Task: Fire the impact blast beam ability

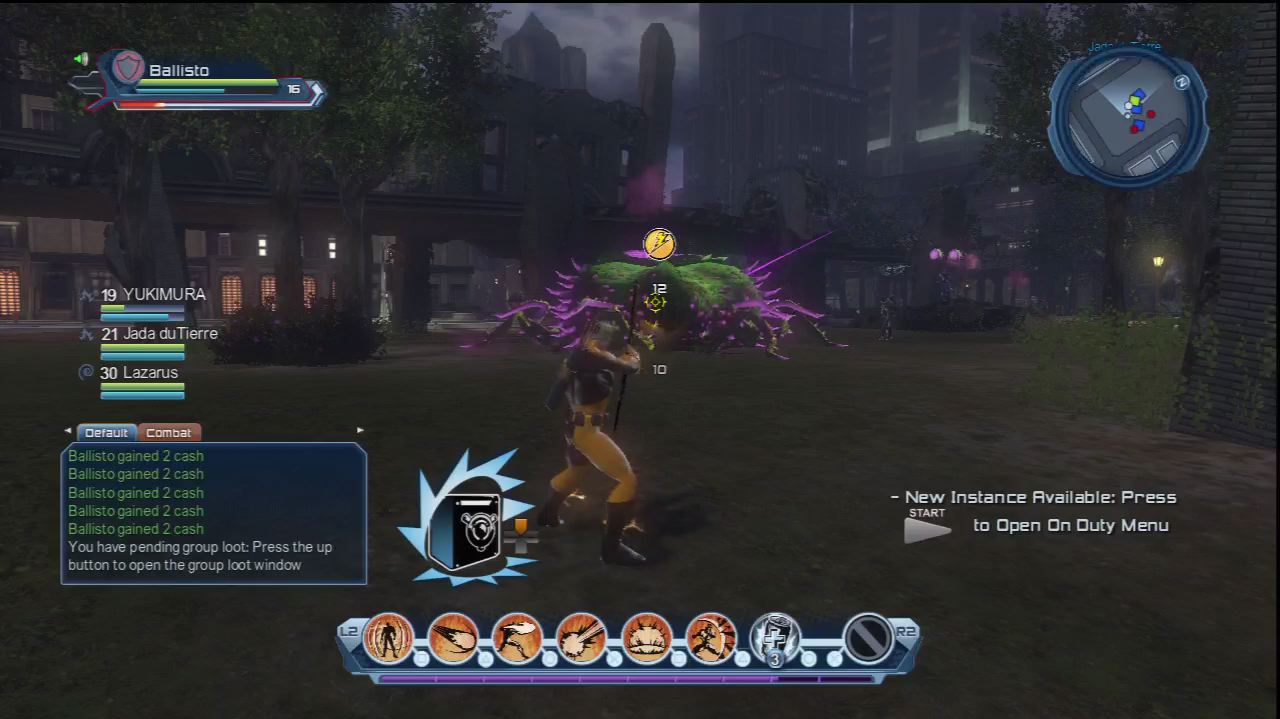Action: click(x=582, y=637)
